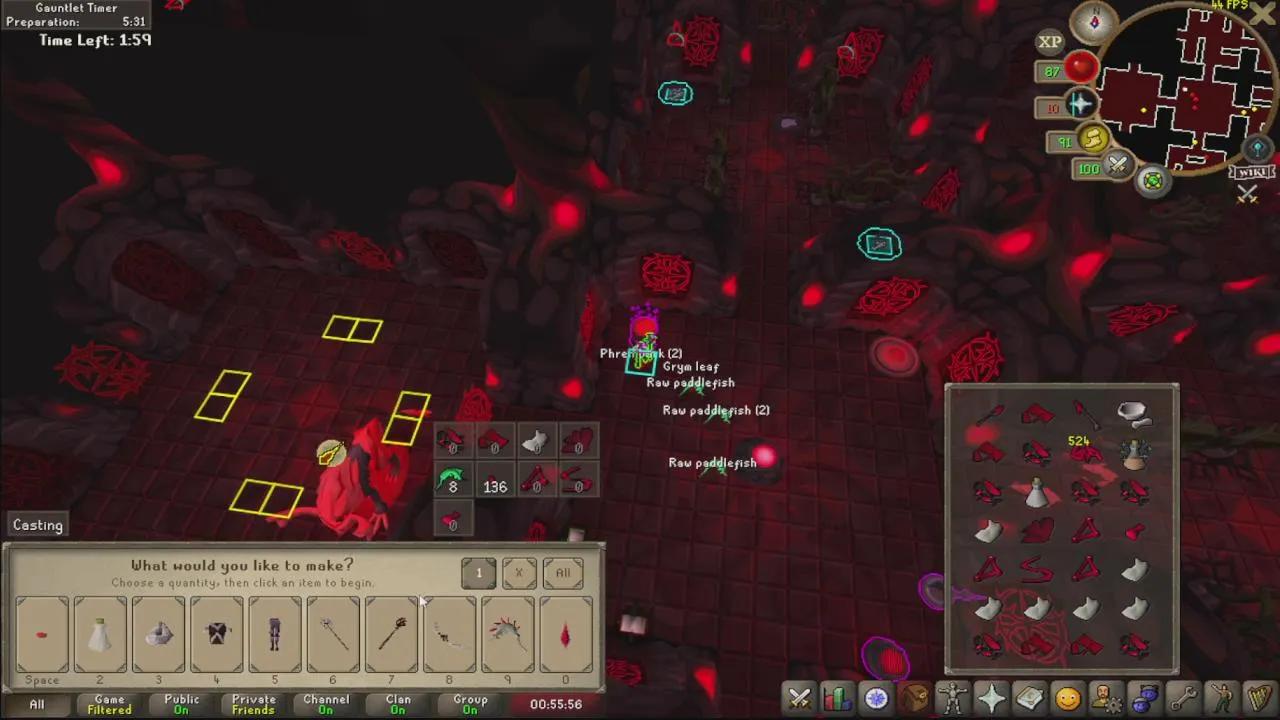
Task: Switch to the Game chat tab
Action: 109,704
